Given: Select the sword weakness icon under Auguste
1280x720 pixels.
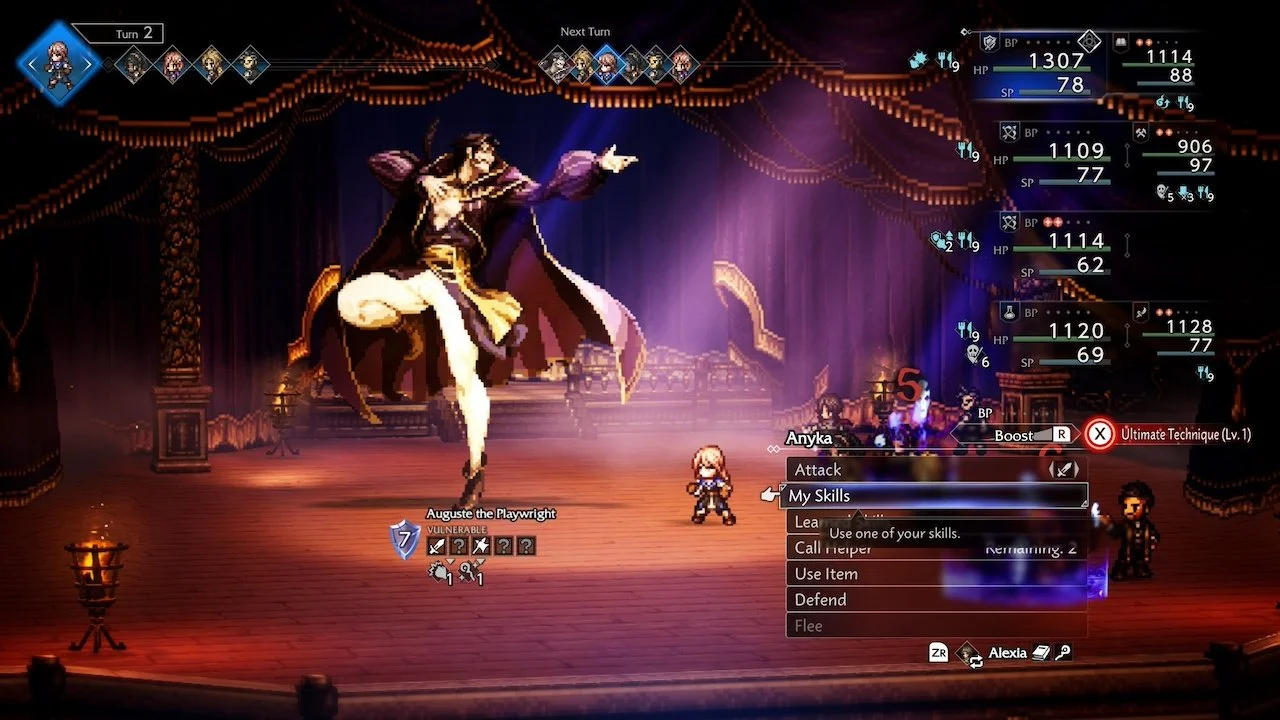Looking at the screenshot, I should [x=437, y=546].
